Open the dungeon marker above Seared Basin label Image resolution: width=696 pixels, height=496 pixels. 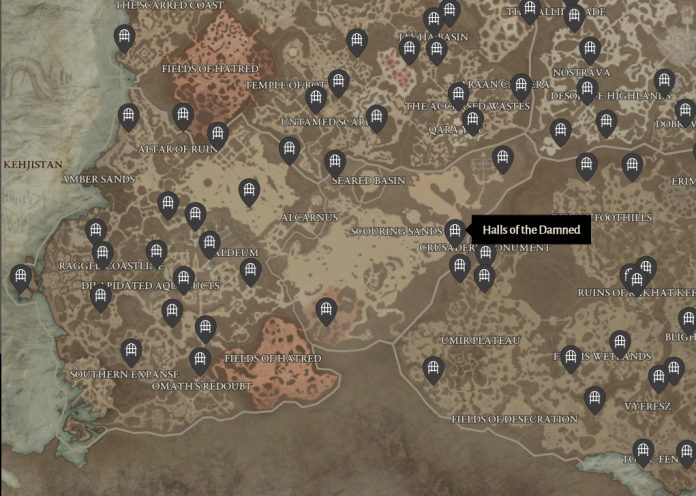335,162
